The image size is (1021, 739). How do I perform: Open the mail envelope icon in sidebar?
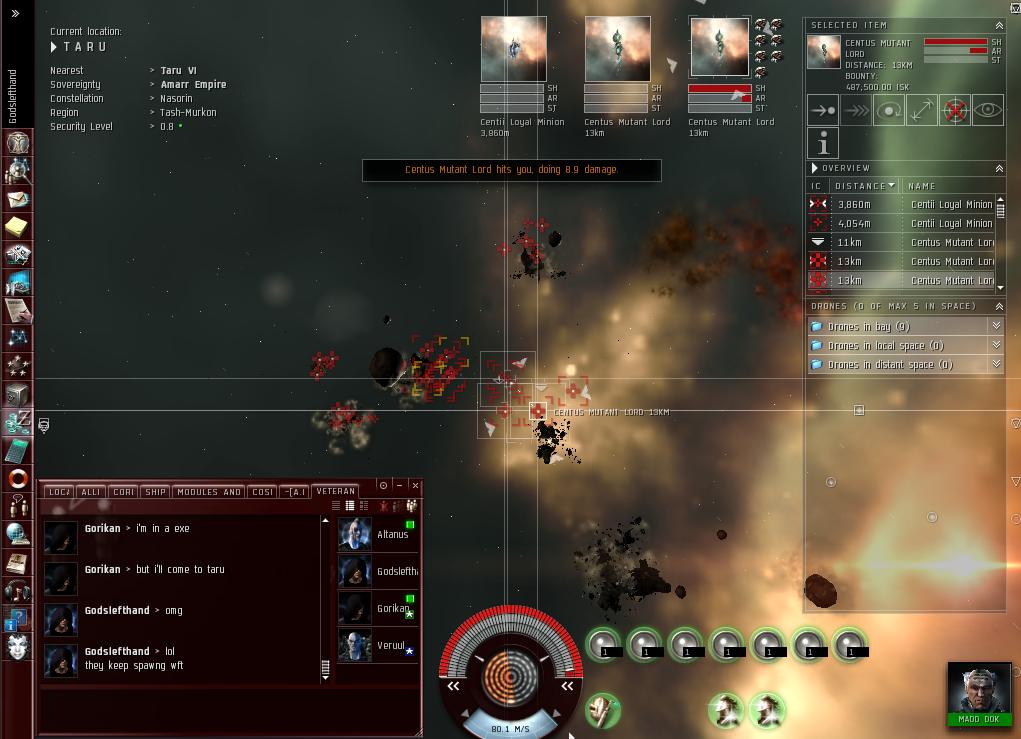point(17,199)
